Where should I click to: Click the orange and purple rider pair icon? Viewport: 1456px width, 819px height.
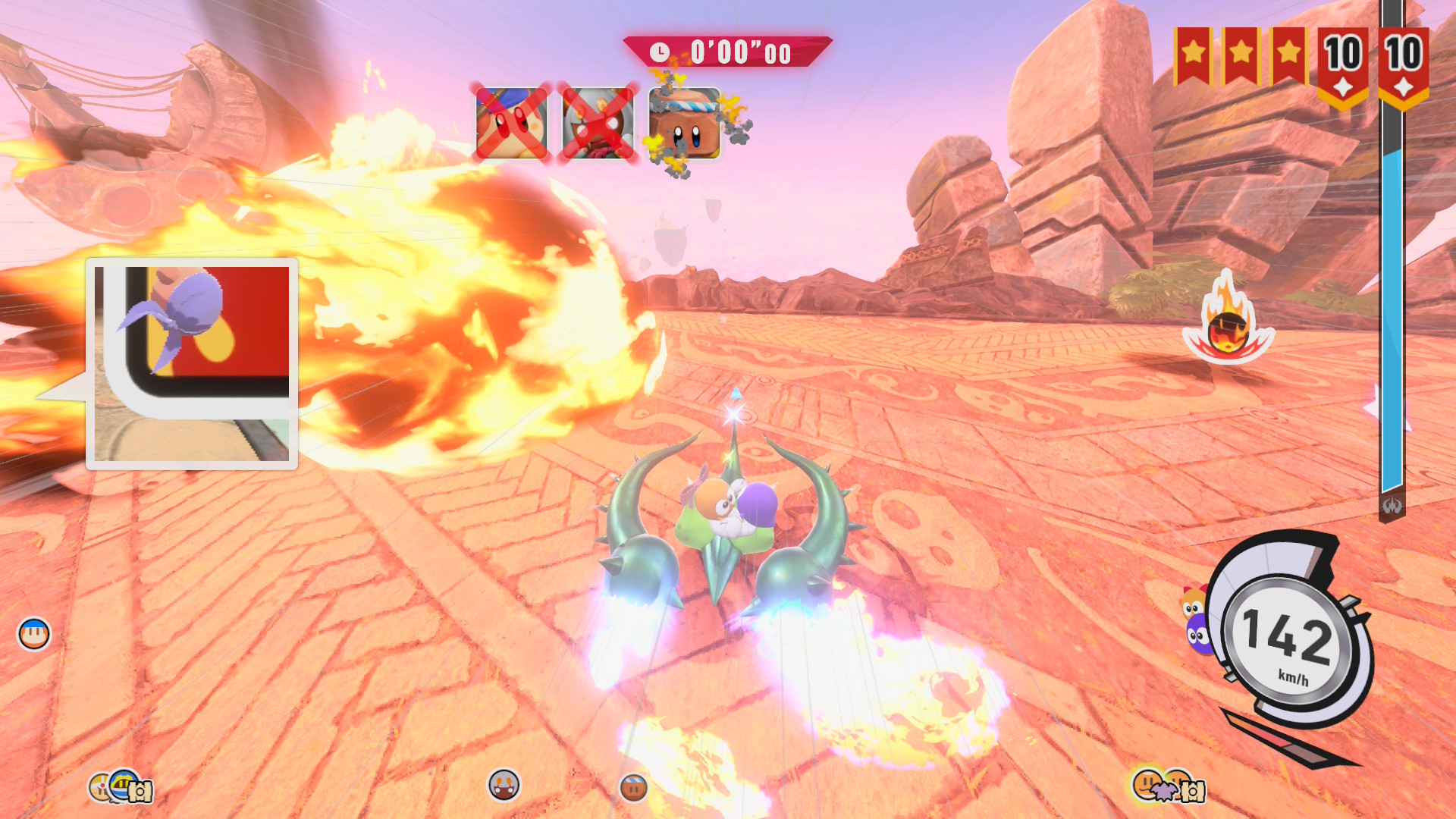click(1196, 622)
